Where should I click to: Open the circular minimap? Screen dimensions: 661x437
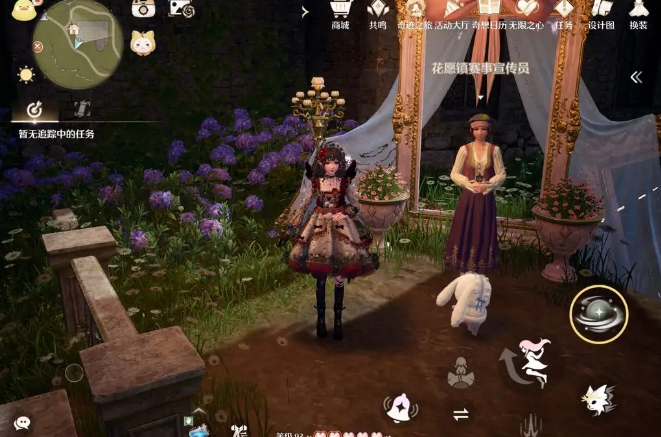pos(77,44)
